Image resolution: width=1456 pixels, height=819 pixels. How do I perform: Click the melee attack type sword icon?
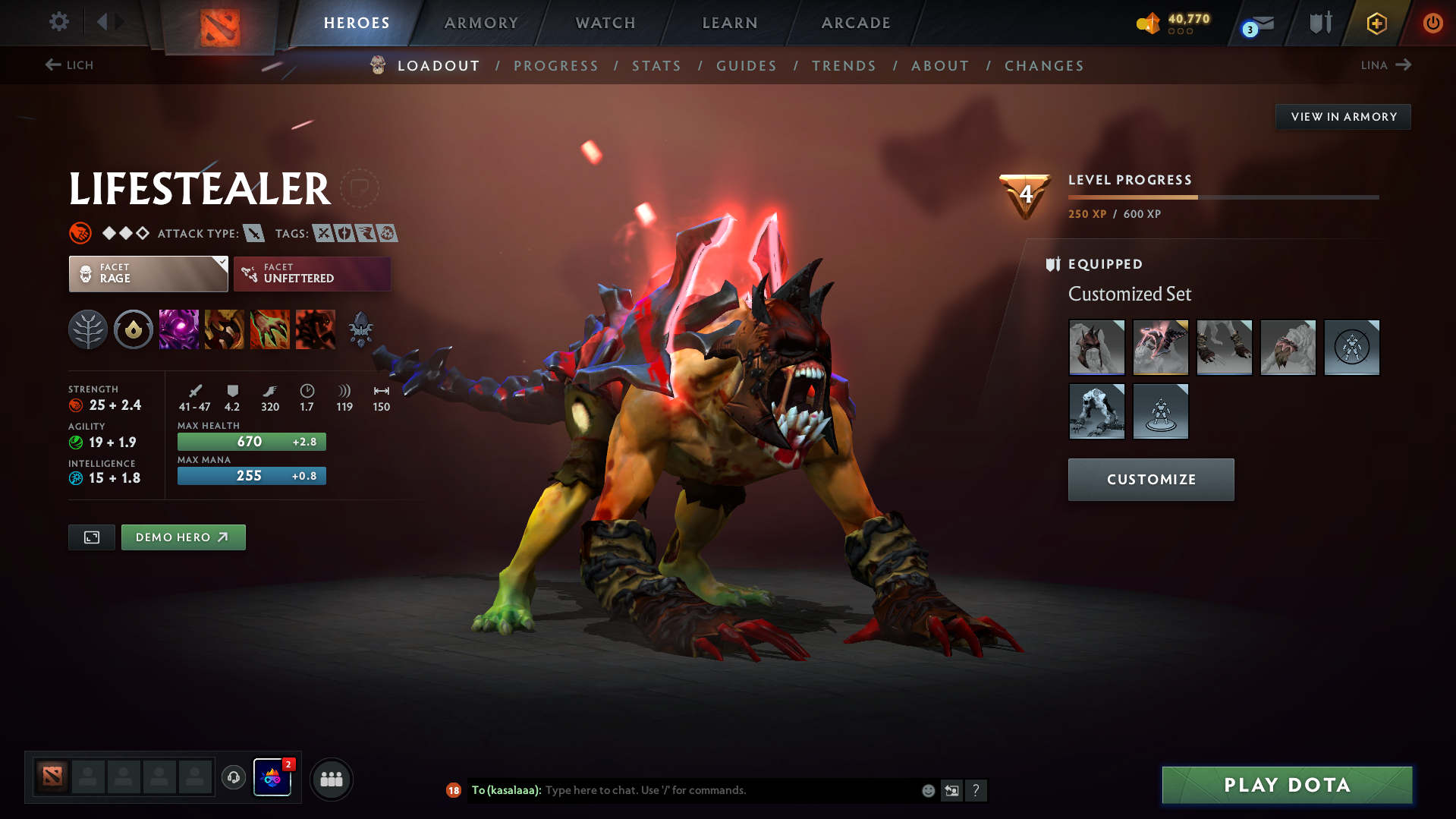pos(253,233)
